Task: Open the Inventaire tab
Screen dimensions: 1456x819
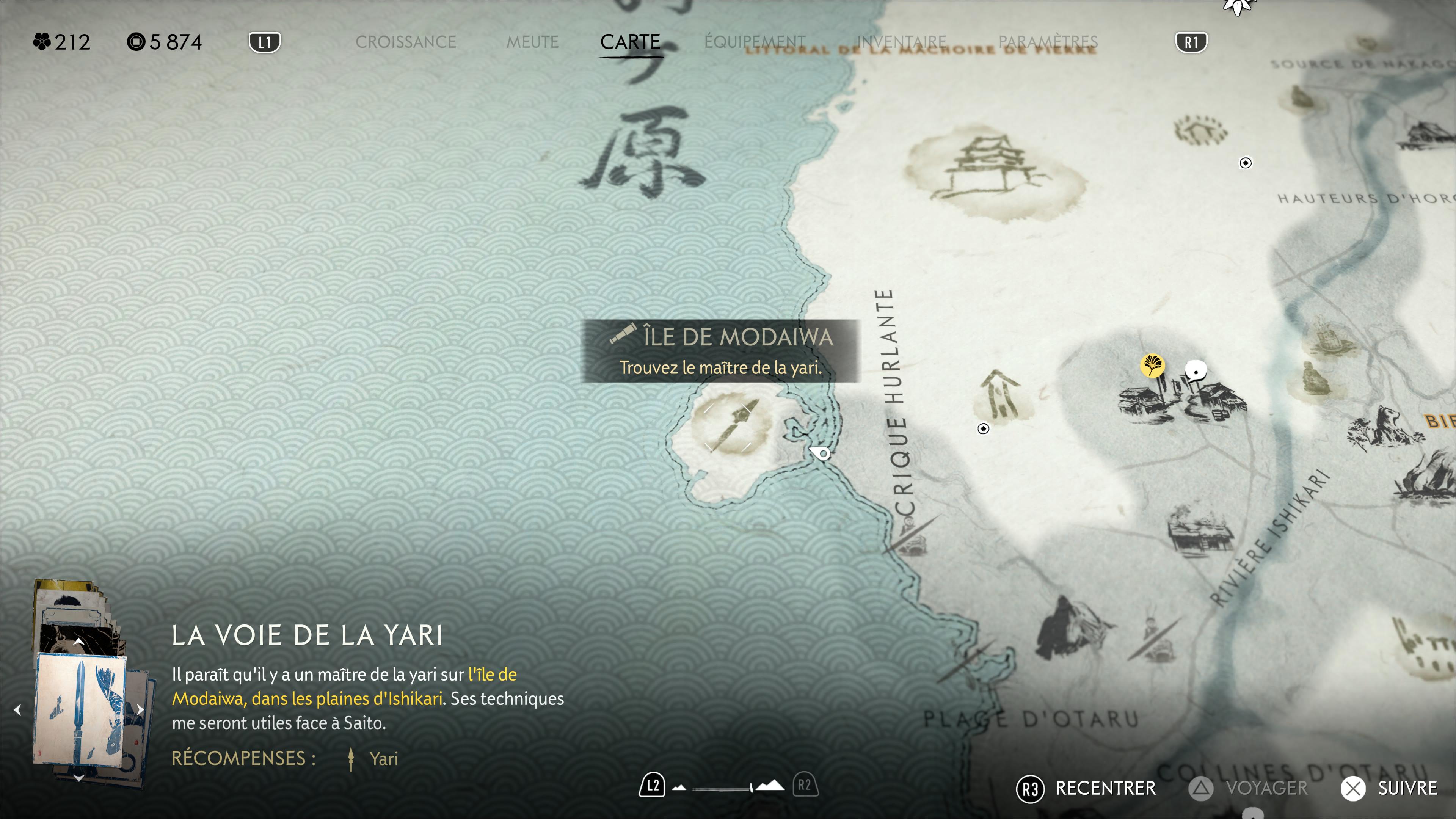Action: [x=901, y=42]
